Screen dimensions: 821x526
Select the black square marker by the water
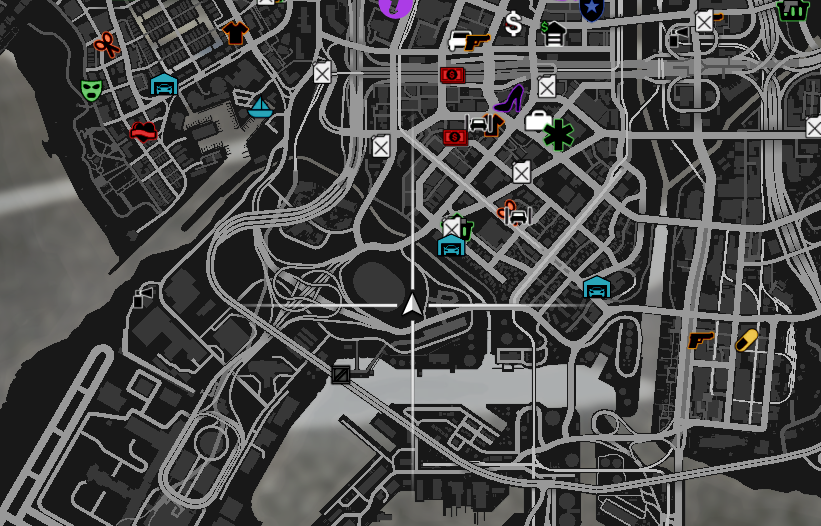(341, 375)
